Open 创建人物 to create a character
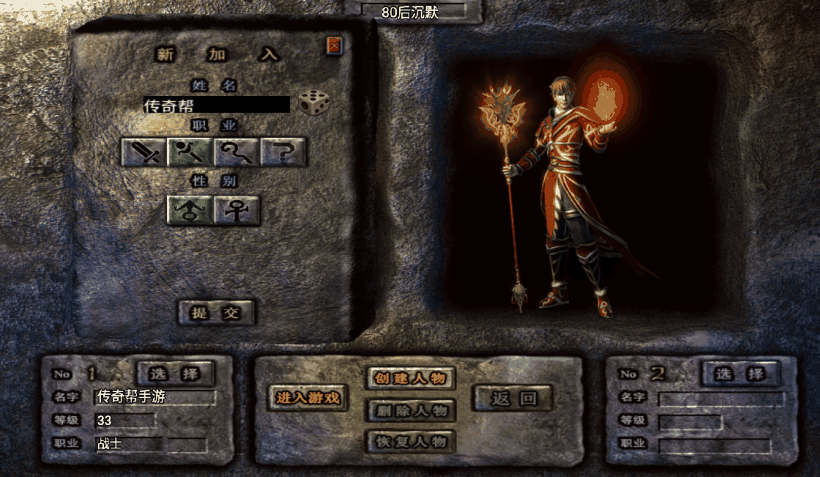820x477 pixels. [411, 378]
